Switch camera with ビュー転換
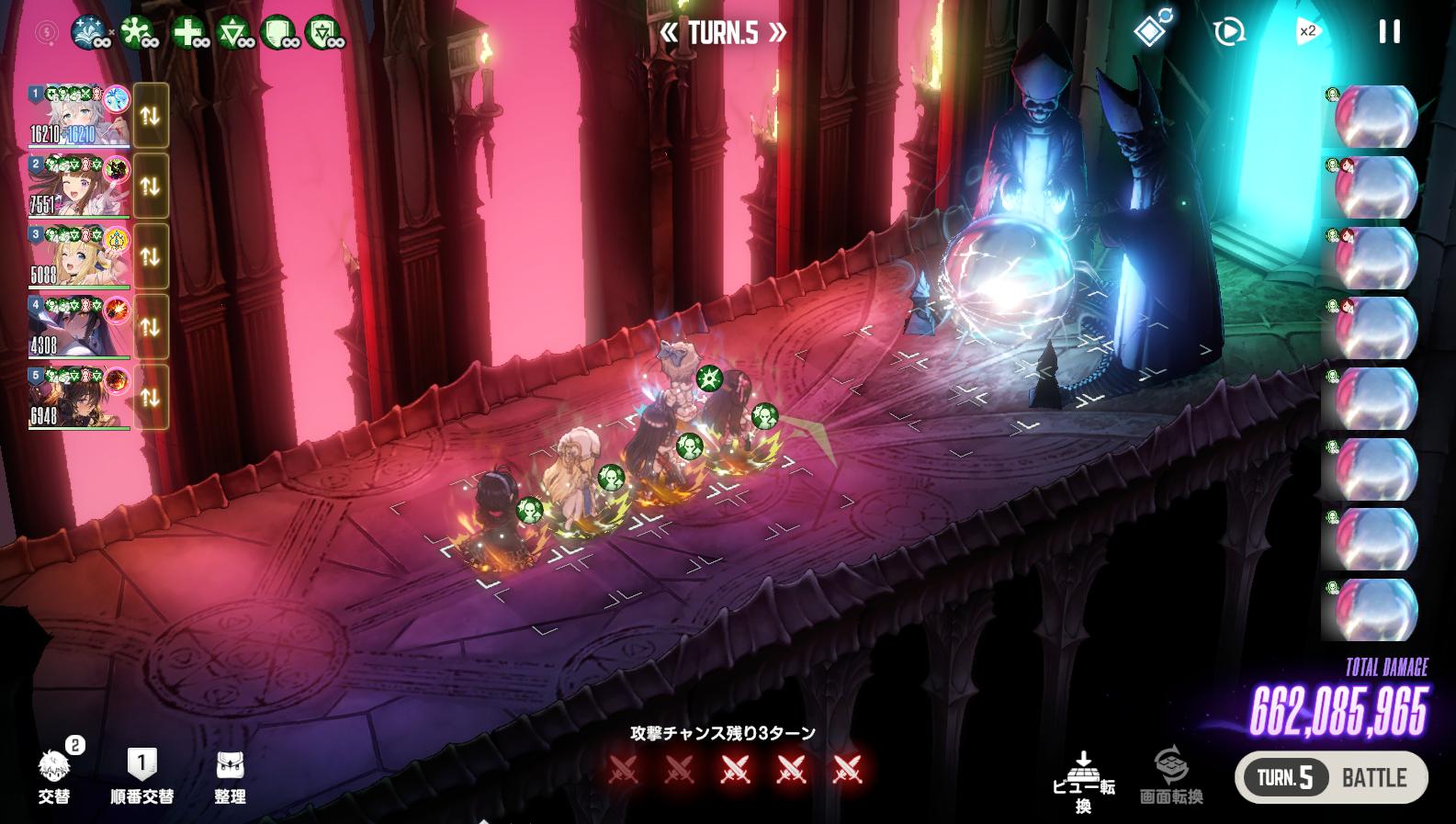The height and width of the screenshot is (824, 1456). click(x=1084, y=782)
